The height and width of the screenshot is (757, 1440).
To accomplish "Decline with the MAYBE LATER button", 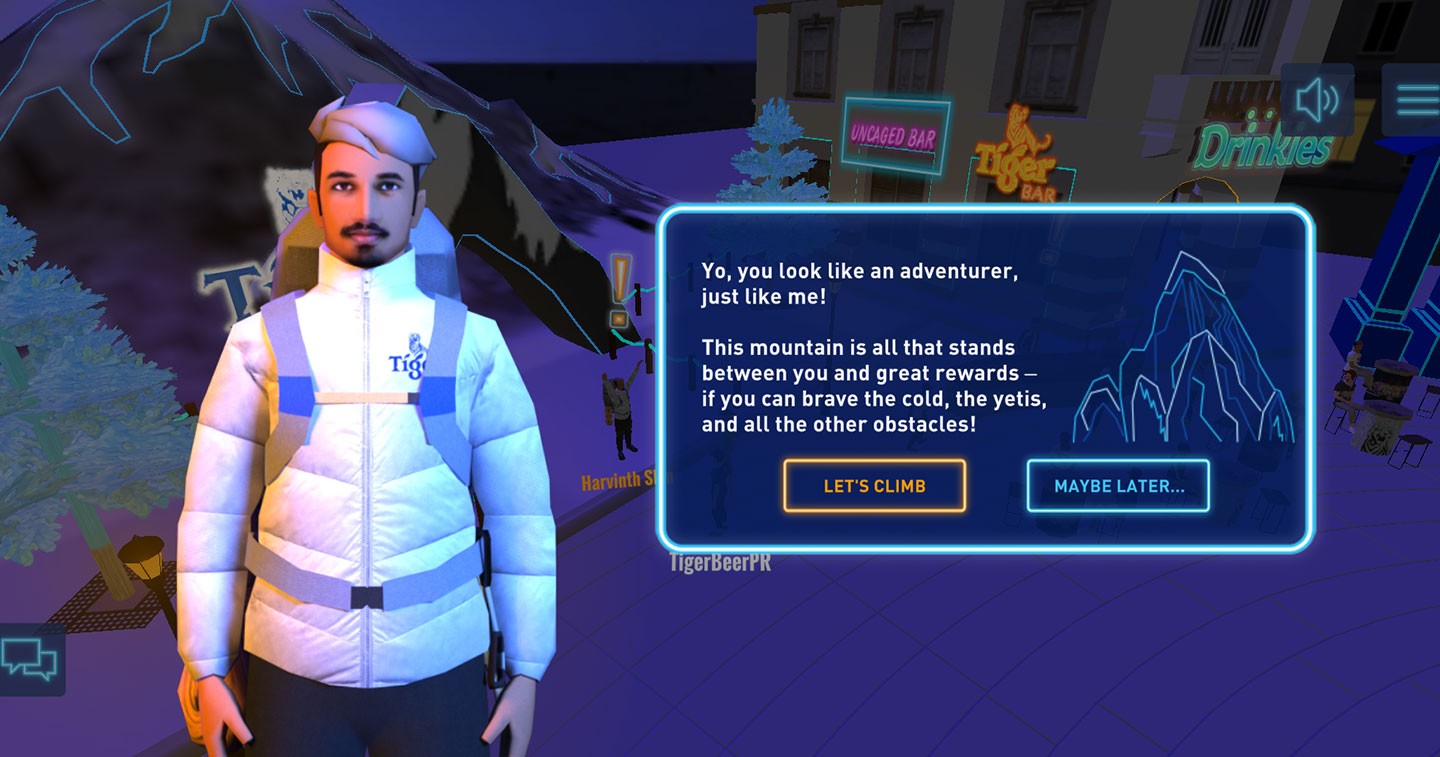I will 1118,486.
